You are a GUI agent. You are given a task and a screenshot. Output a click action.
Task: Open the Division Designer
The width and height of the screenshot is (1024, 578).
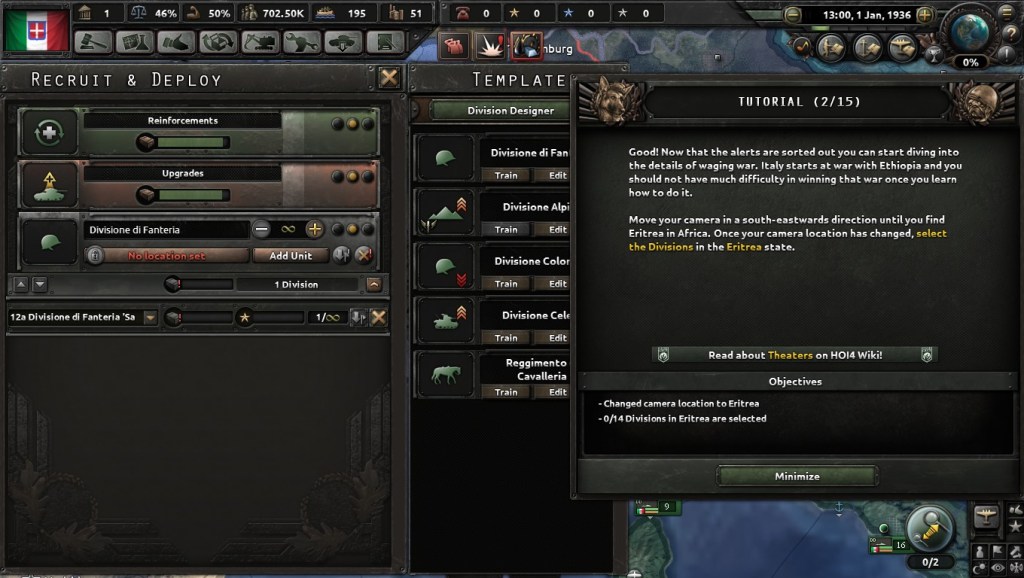(510, 111)
